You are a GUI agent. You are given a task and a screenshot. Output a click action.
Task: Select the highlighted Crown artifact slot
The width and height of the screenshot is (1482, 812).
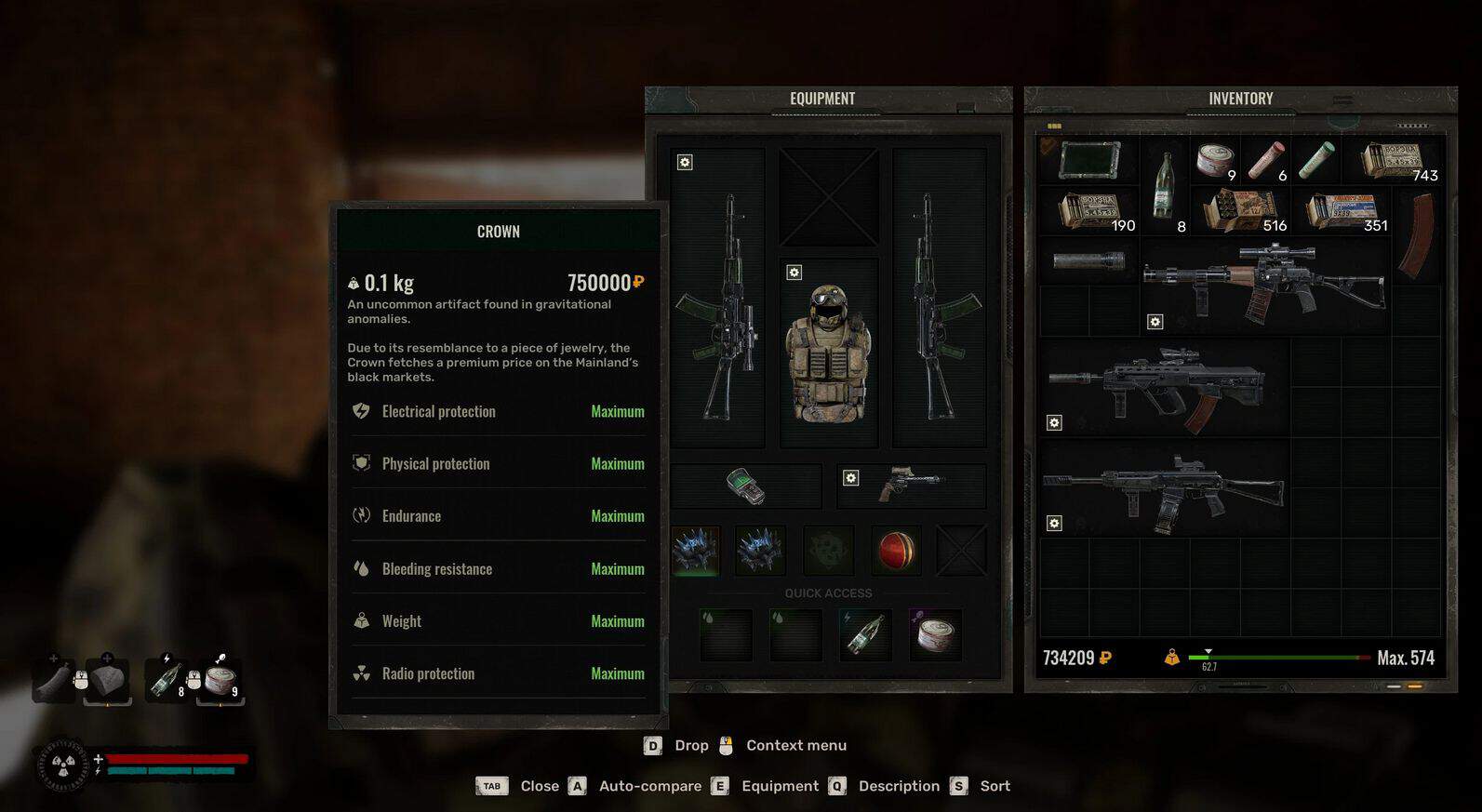pyautogui.click(x=695, y=550)
